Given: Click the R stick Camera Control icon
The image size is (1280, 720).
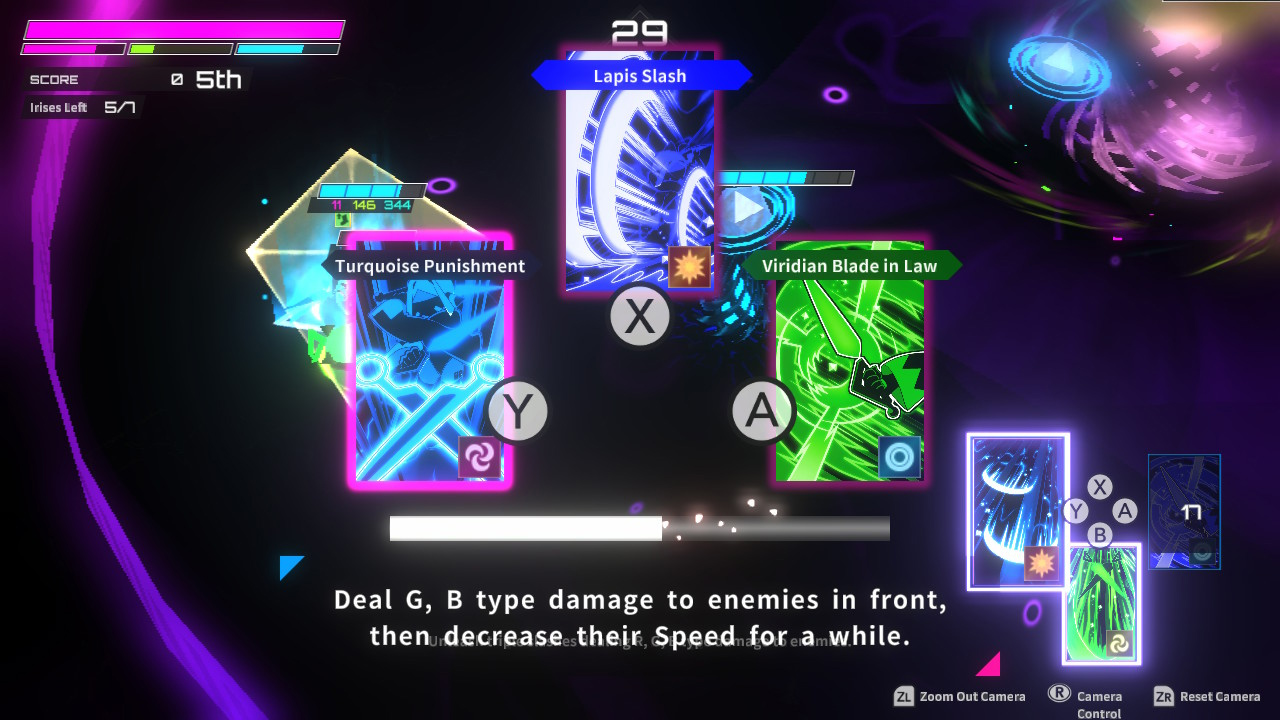Looking at the screenshot, I should (x=1061, y=693).
